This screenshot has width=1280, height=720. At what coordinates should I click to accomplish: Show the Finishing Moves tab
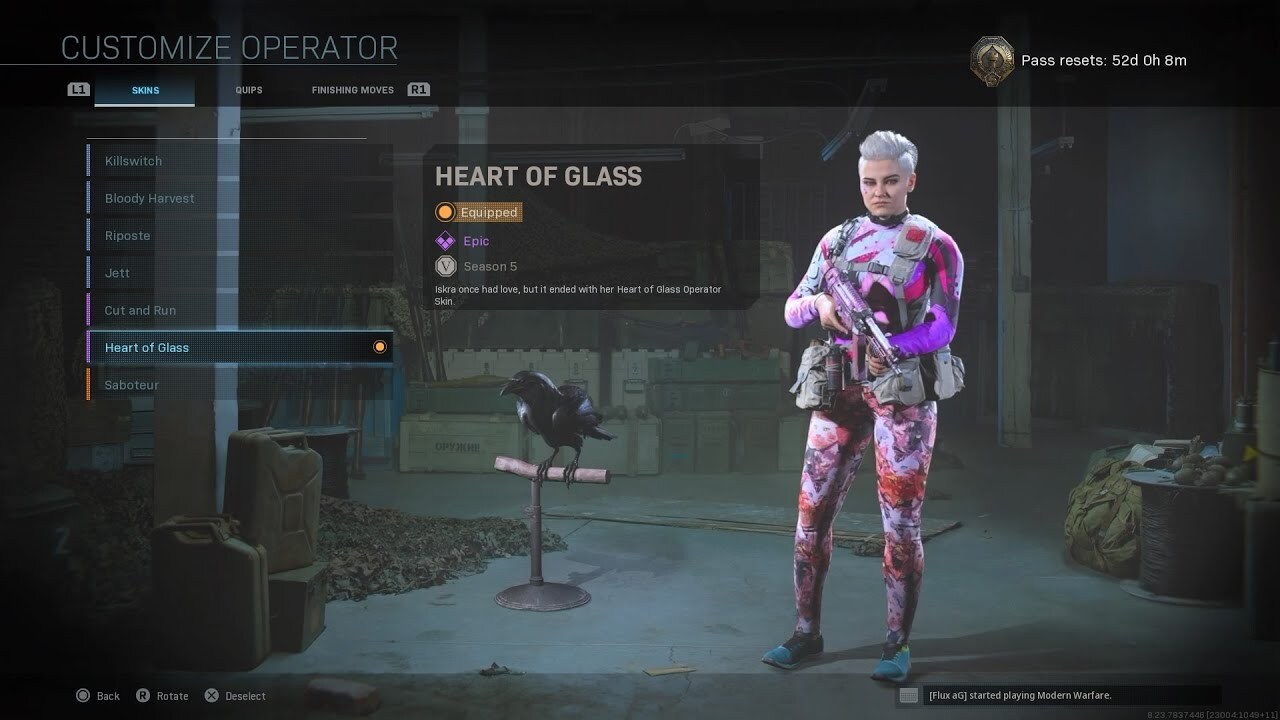coord(352,90)
